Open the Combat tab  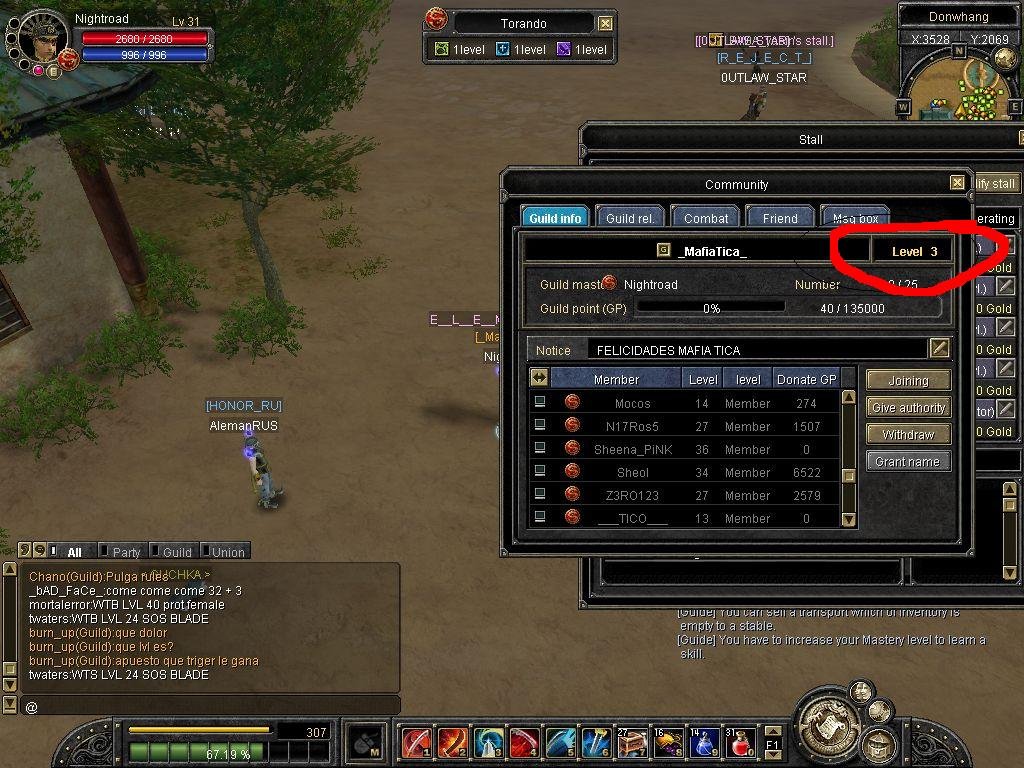(706, 218)
